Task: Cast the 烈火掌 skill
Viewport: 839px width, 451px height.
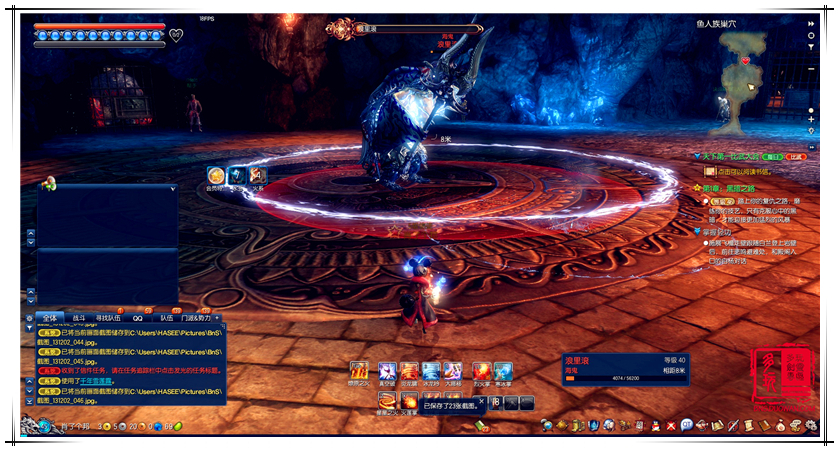Action: point(481,371)
